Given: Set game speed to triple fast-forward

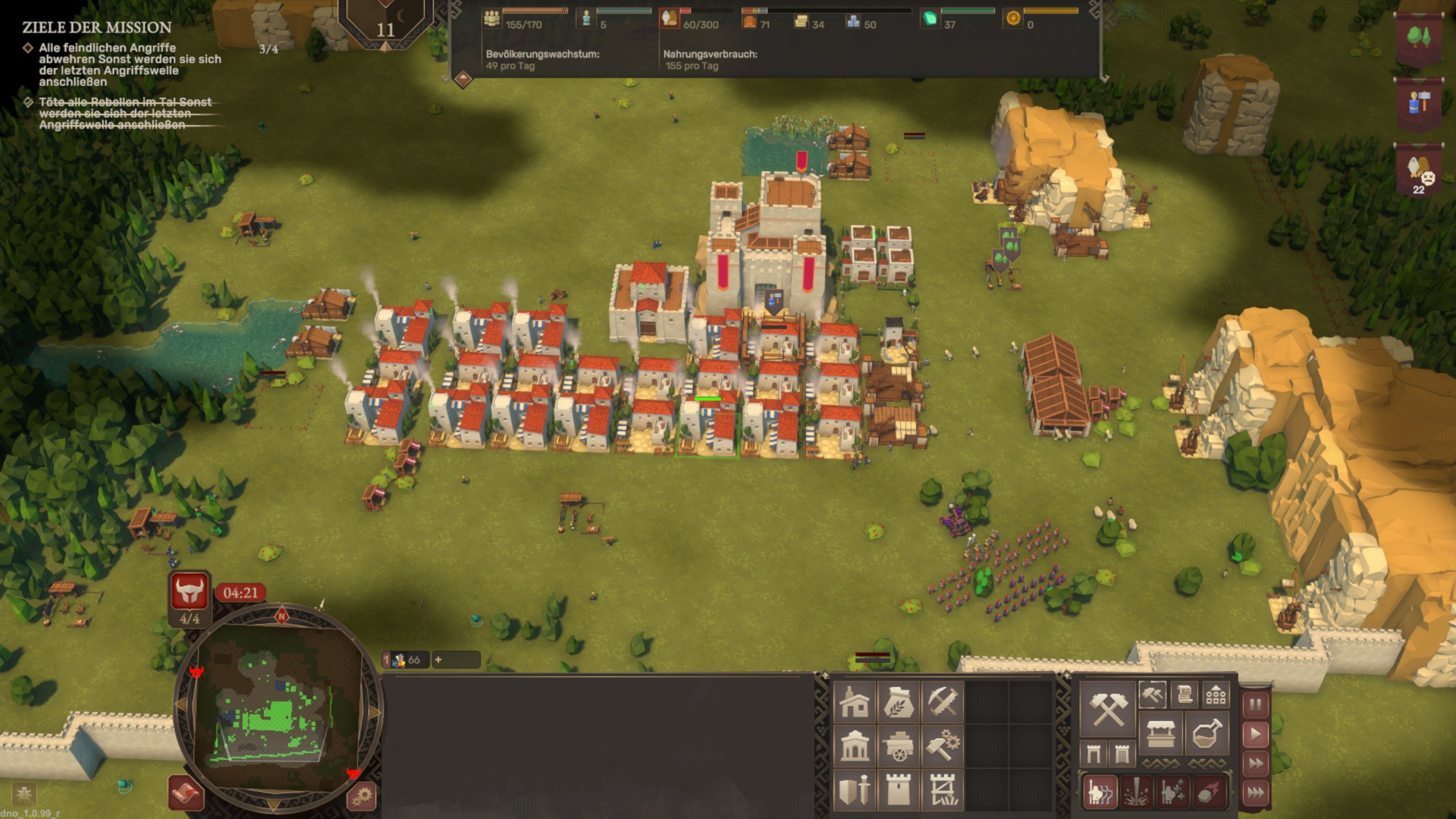Looking at the screenshot, I should pyautogui.click(x=1256, y=793).
